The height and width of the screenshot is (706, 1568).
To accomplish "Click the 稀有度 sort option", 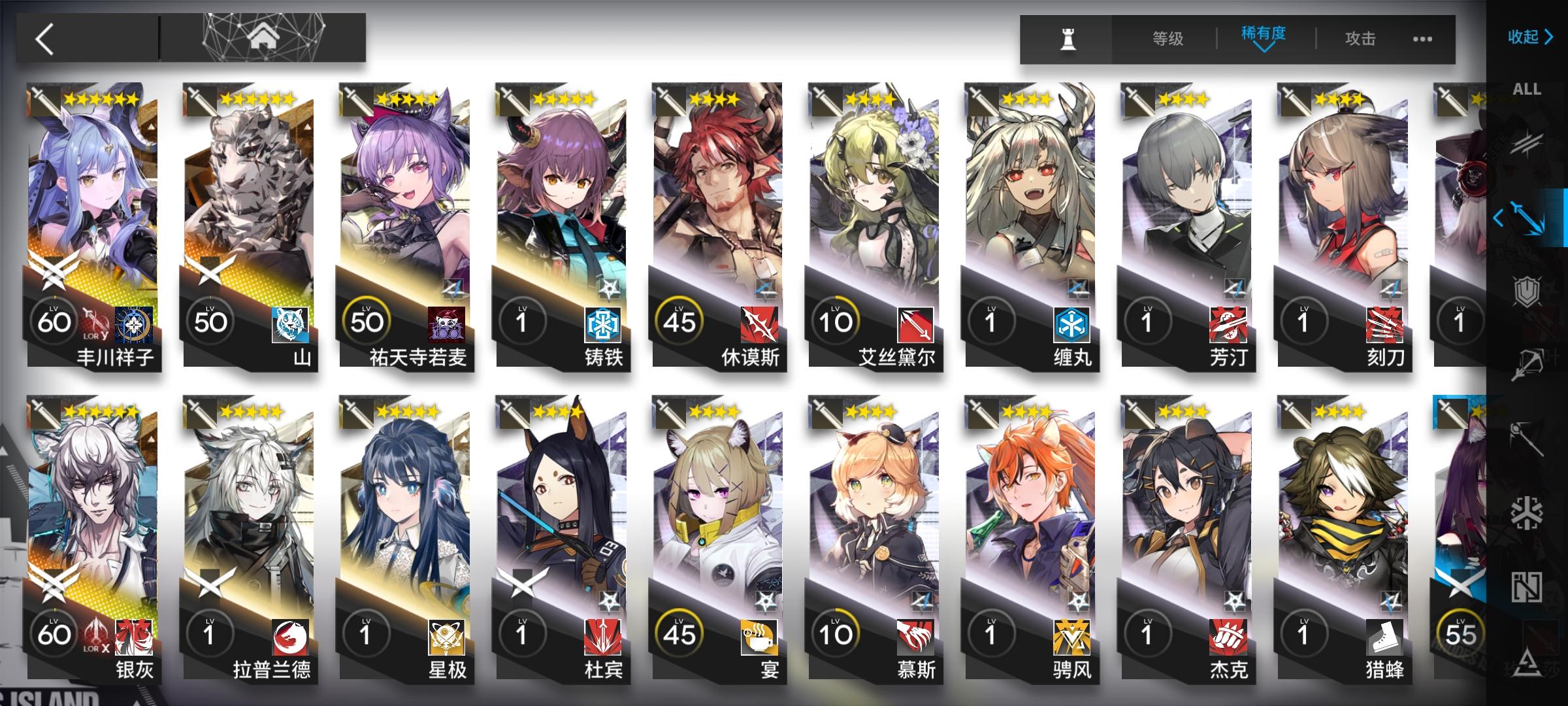I will tap(1263, 34).
